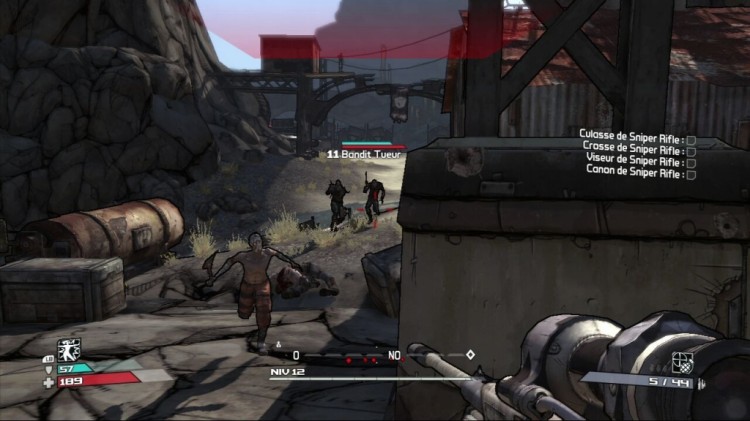Click the diamond waypoint marker on compass
This screenshot has width=750, height=421.
click(x=470, y=354)
